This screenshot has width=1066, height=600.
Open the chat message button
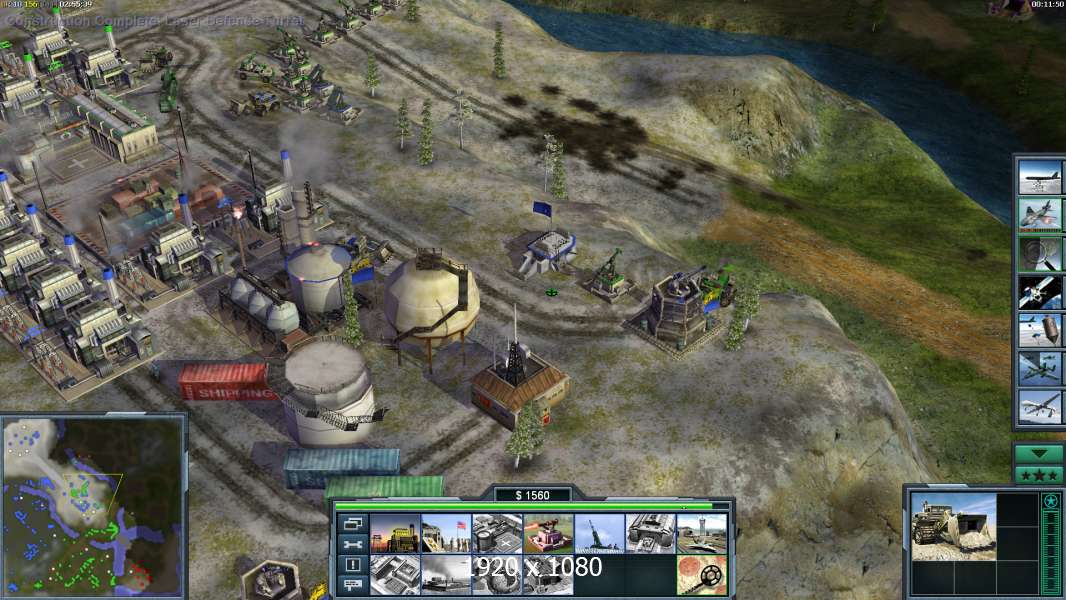353,585
